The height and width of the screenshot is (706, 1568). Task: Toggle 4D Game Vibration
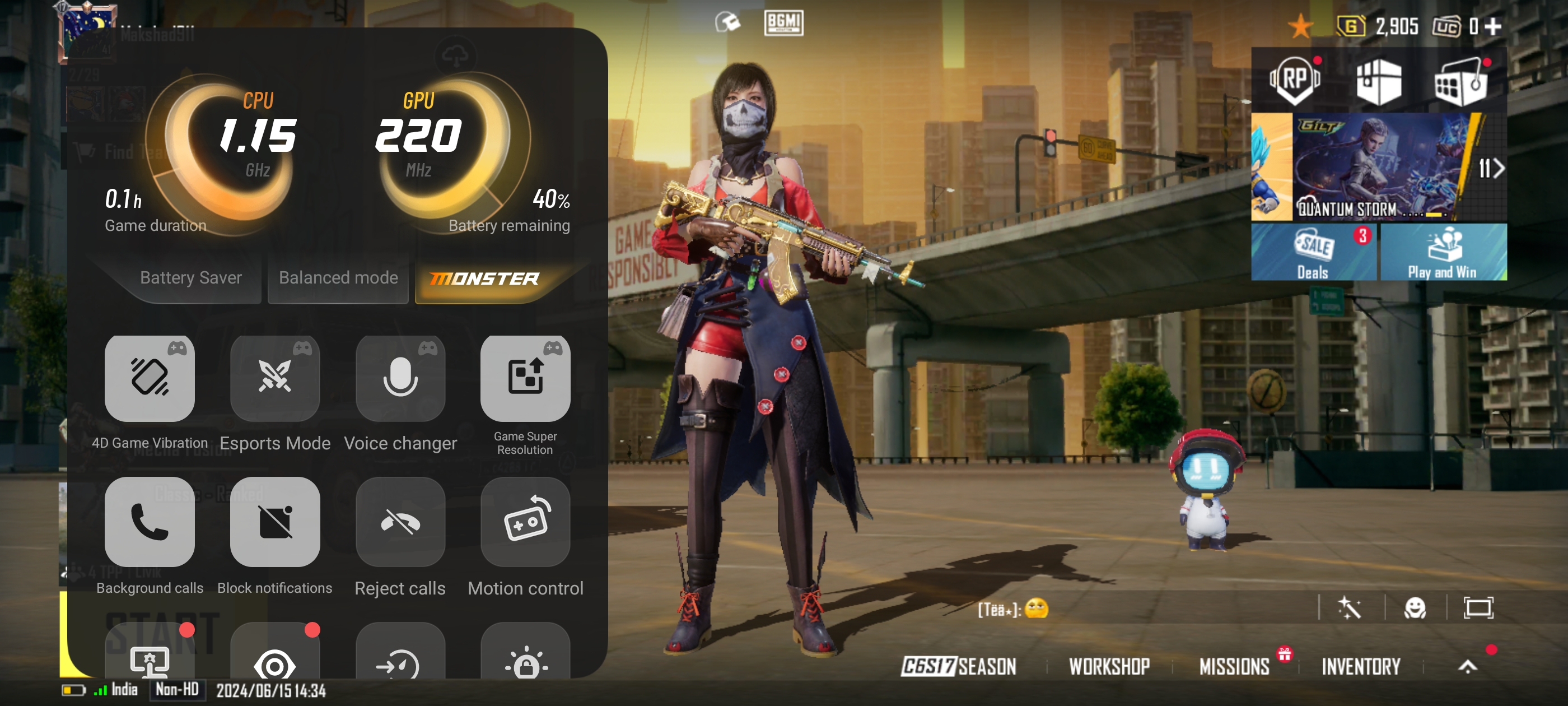(150, 378)
